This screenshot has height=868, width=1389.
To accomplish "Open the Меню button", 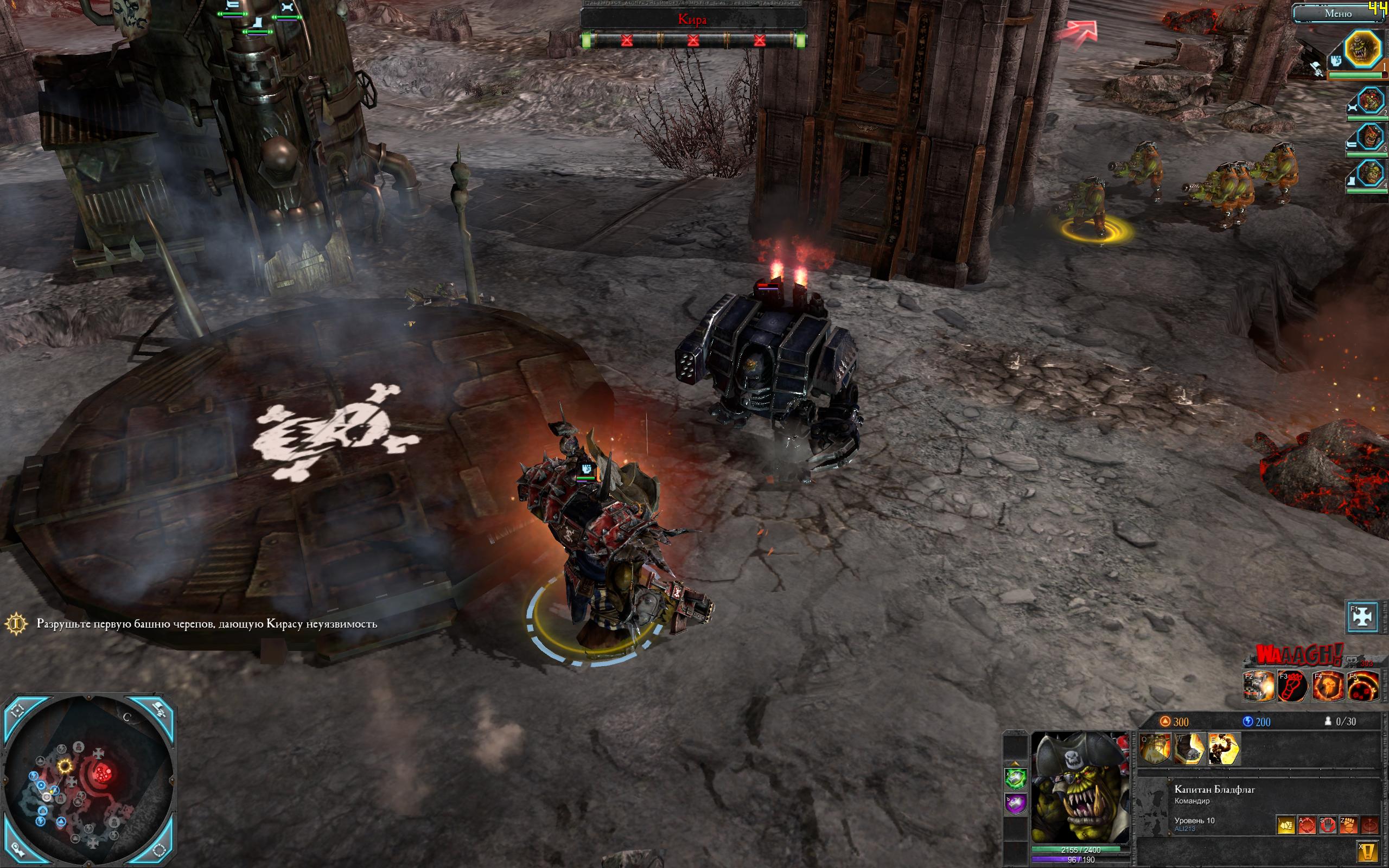I will 1337,14.
